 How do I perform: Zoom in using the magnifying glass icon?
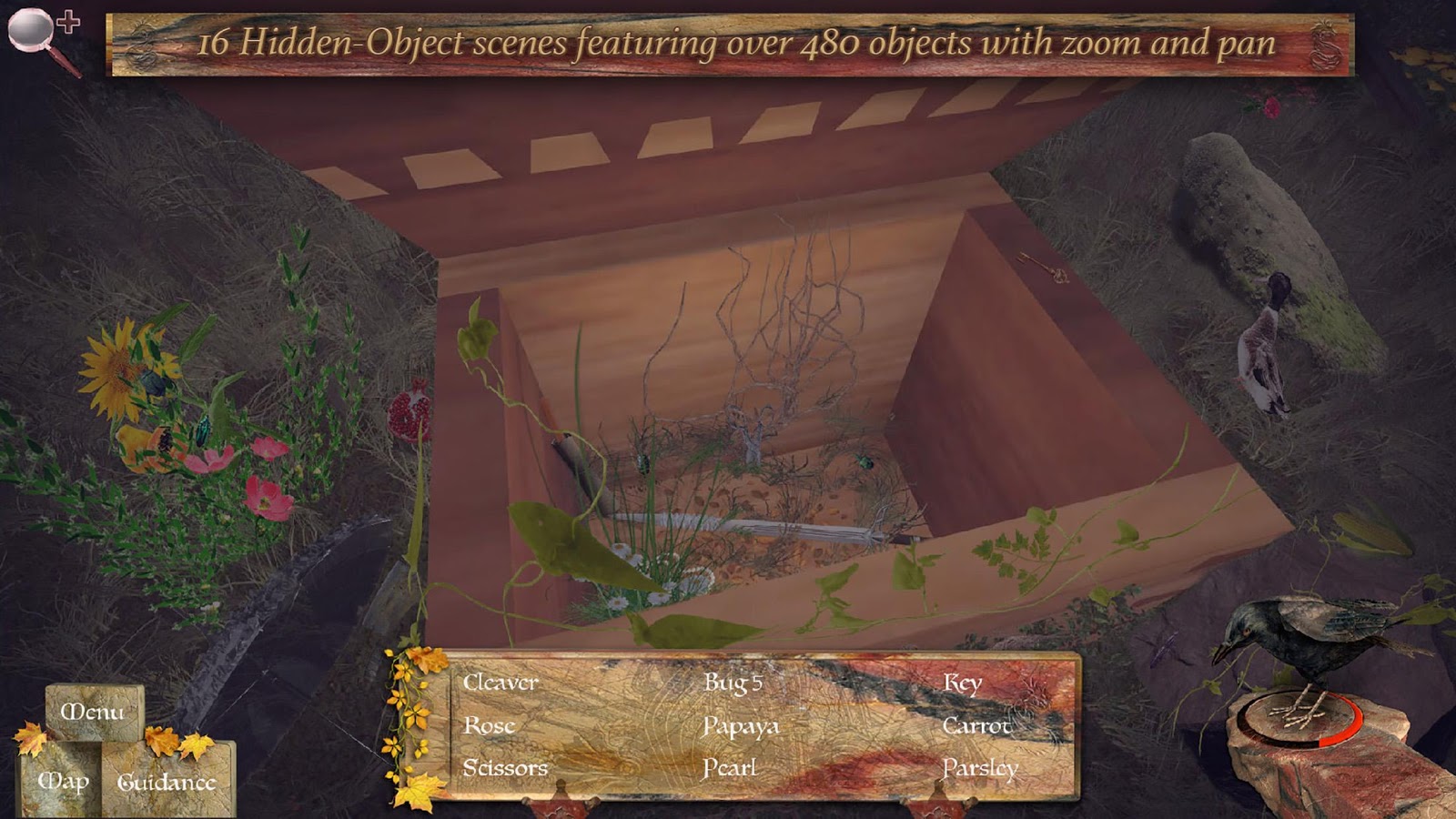(32, 29)
